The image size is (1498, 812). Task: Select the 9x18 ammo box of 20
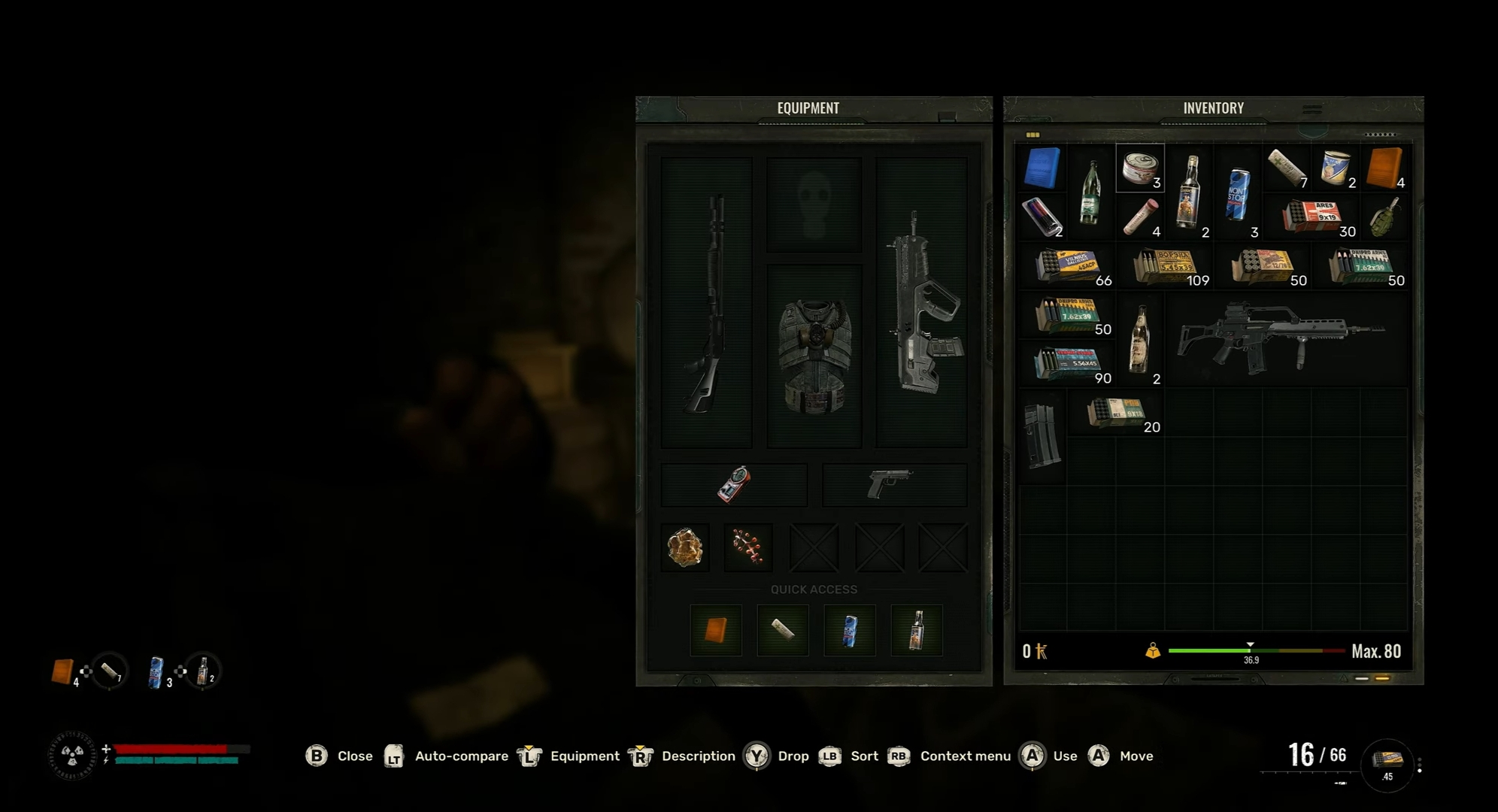[x=1116, y=412]
